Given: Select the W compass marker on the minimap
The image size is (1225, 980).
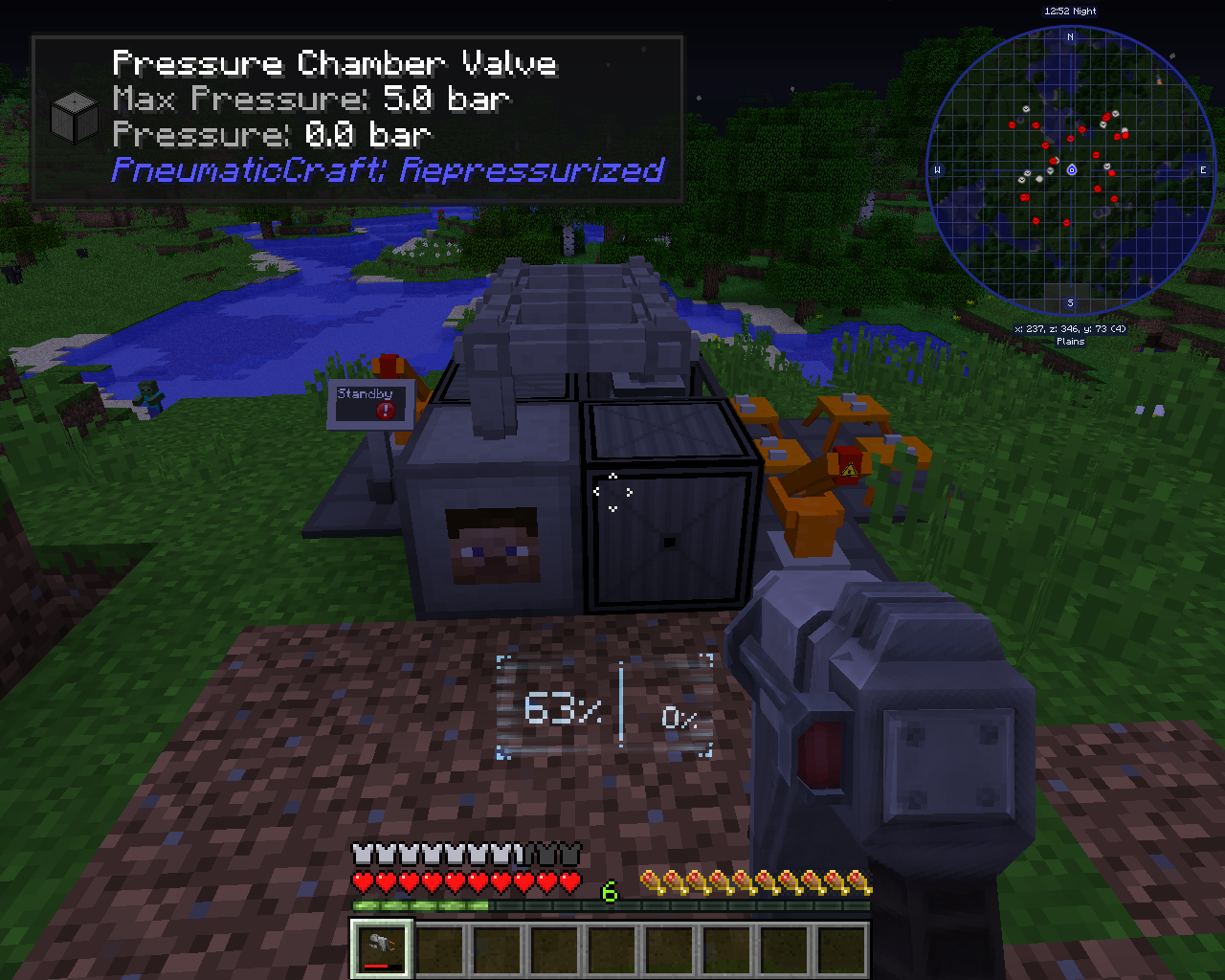Looking at the screenshot, I should click(938, 168).
